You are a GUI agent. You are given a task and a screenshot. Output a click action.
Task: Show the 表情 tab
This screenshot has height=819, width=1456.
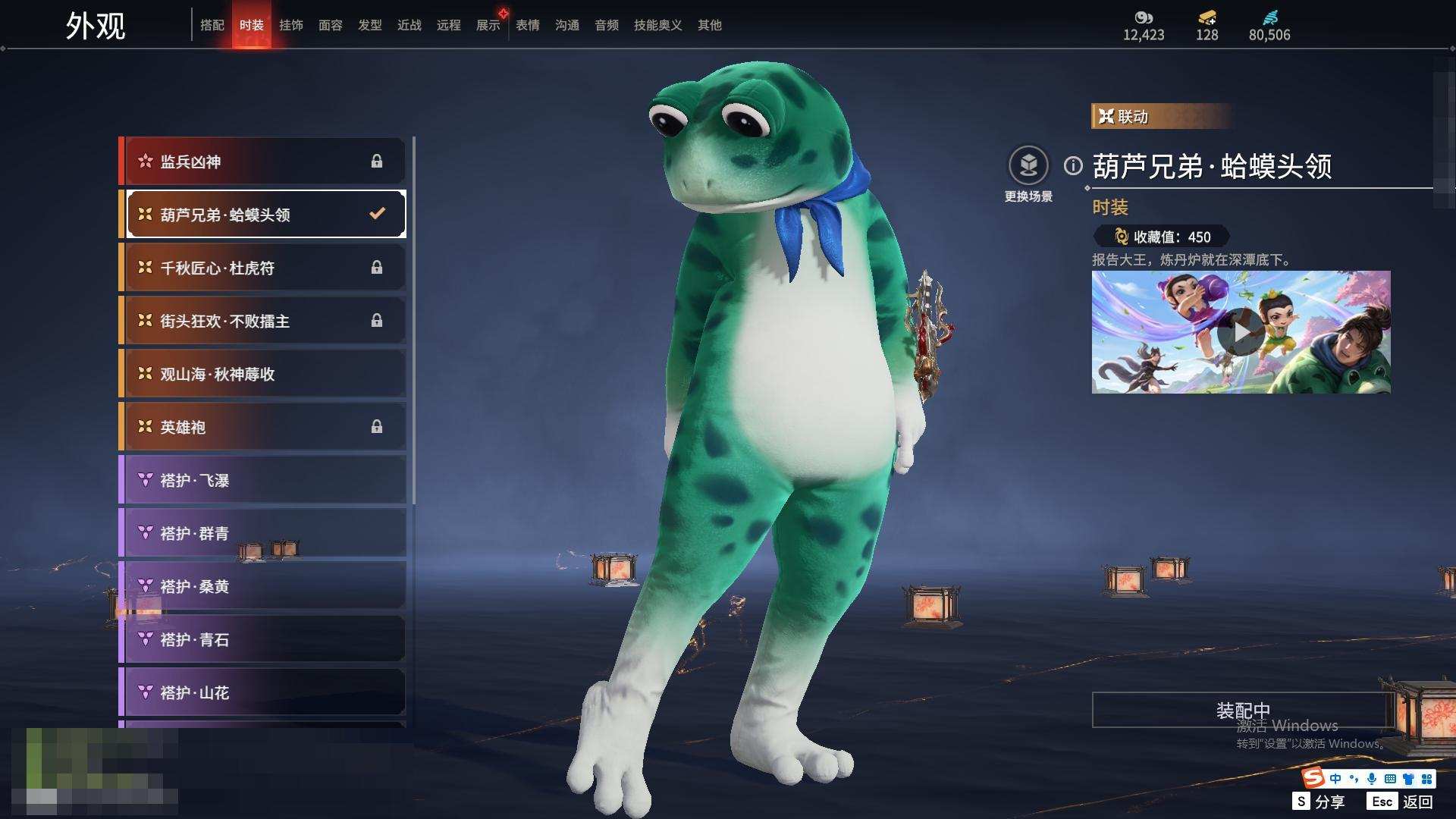pos(527,25)
